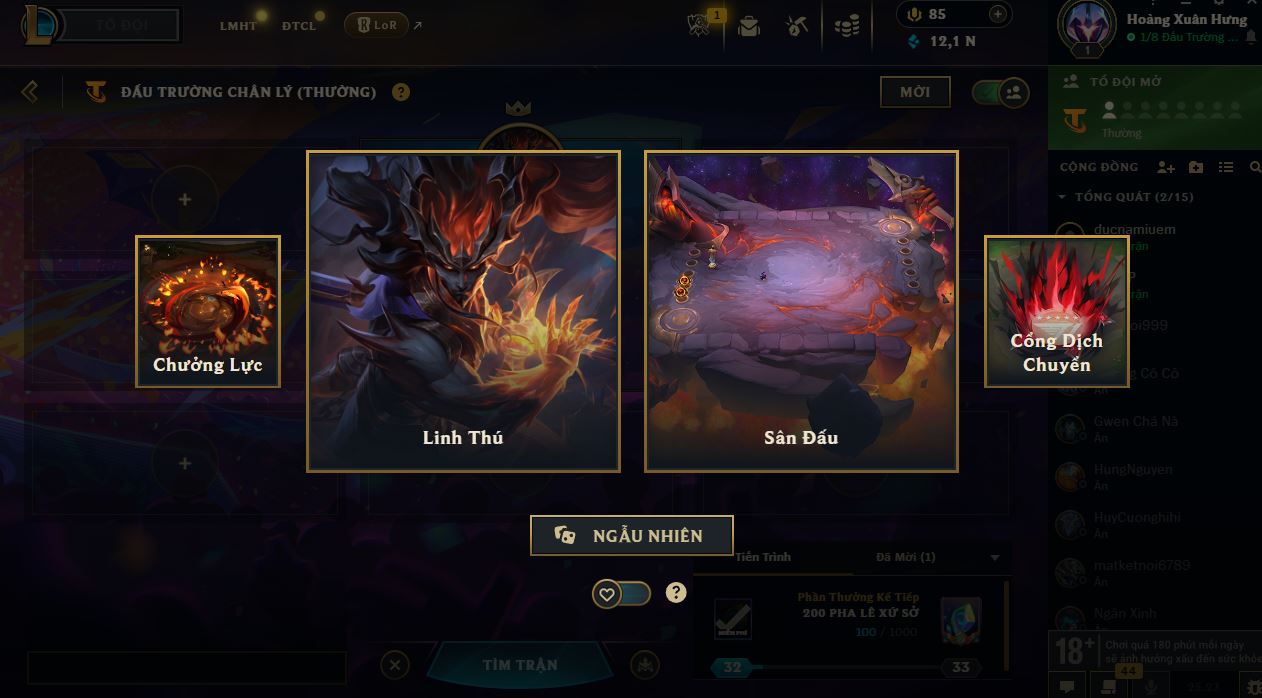
Task: Click the add friend icon
Action: (1165, 167)
